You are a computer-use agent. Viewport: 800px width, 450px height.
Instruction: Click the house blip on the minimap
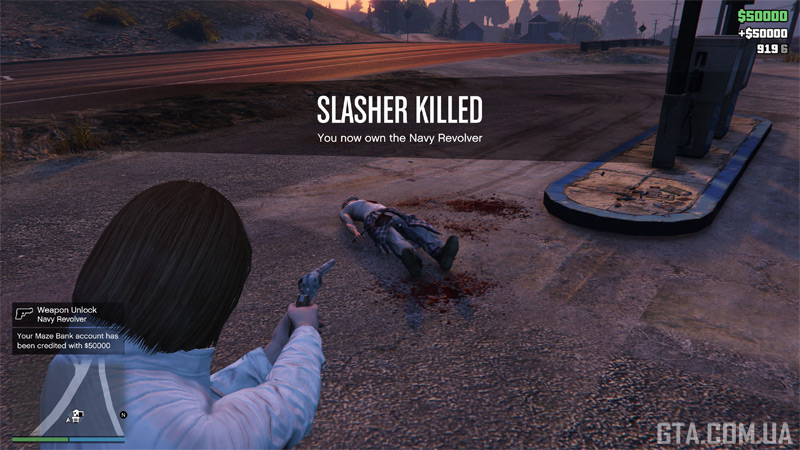click(76, 413)
